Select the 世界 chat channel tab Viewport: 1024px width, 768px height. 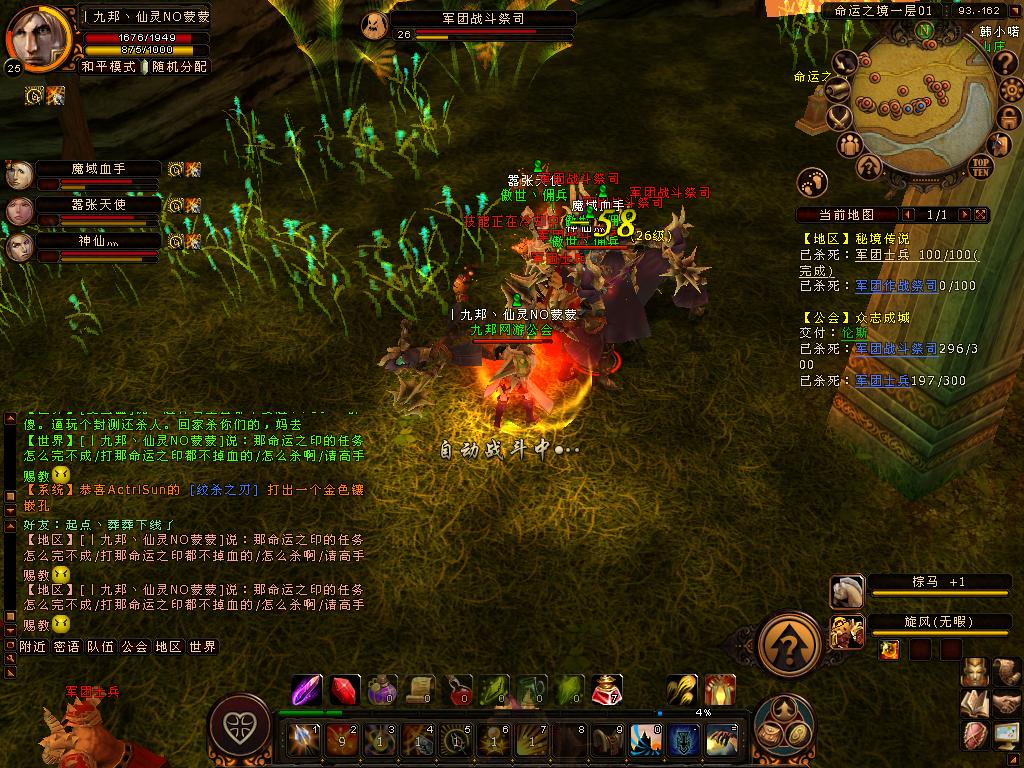click(202, 647)
